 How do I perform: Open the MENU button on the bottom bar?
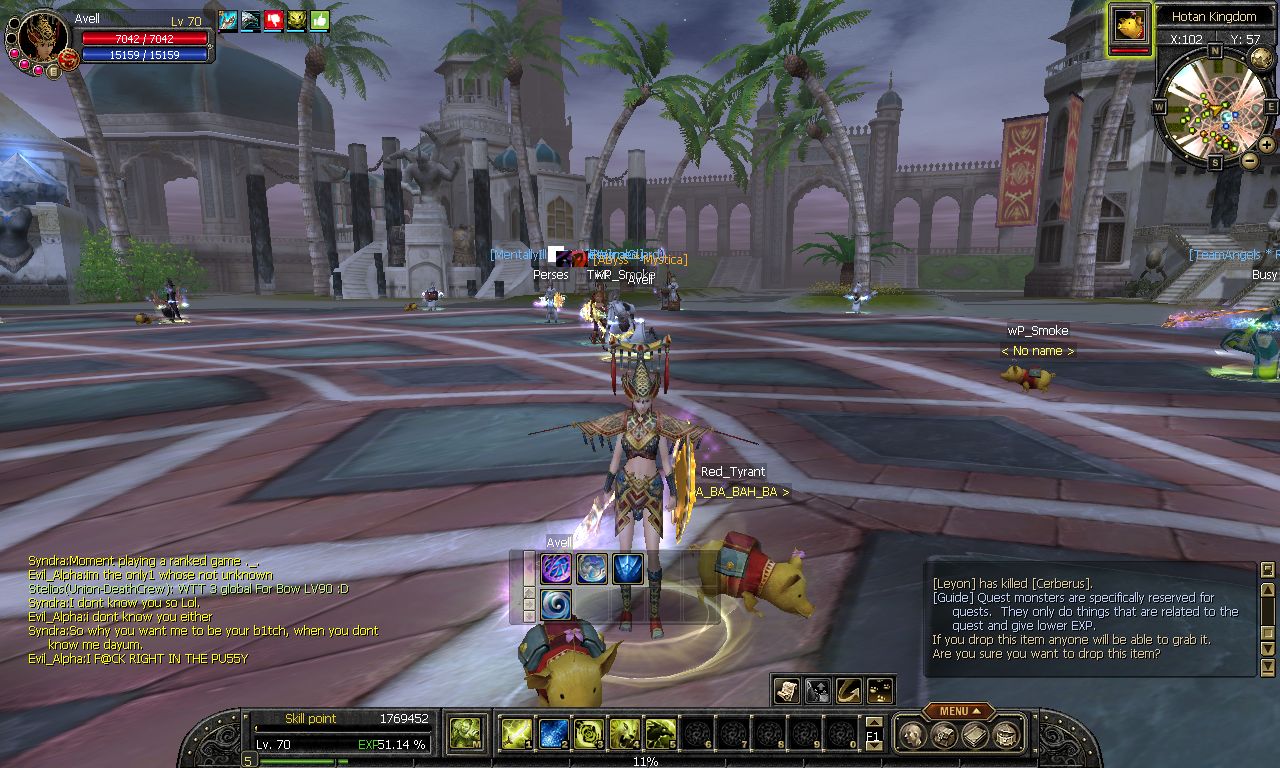958,711
